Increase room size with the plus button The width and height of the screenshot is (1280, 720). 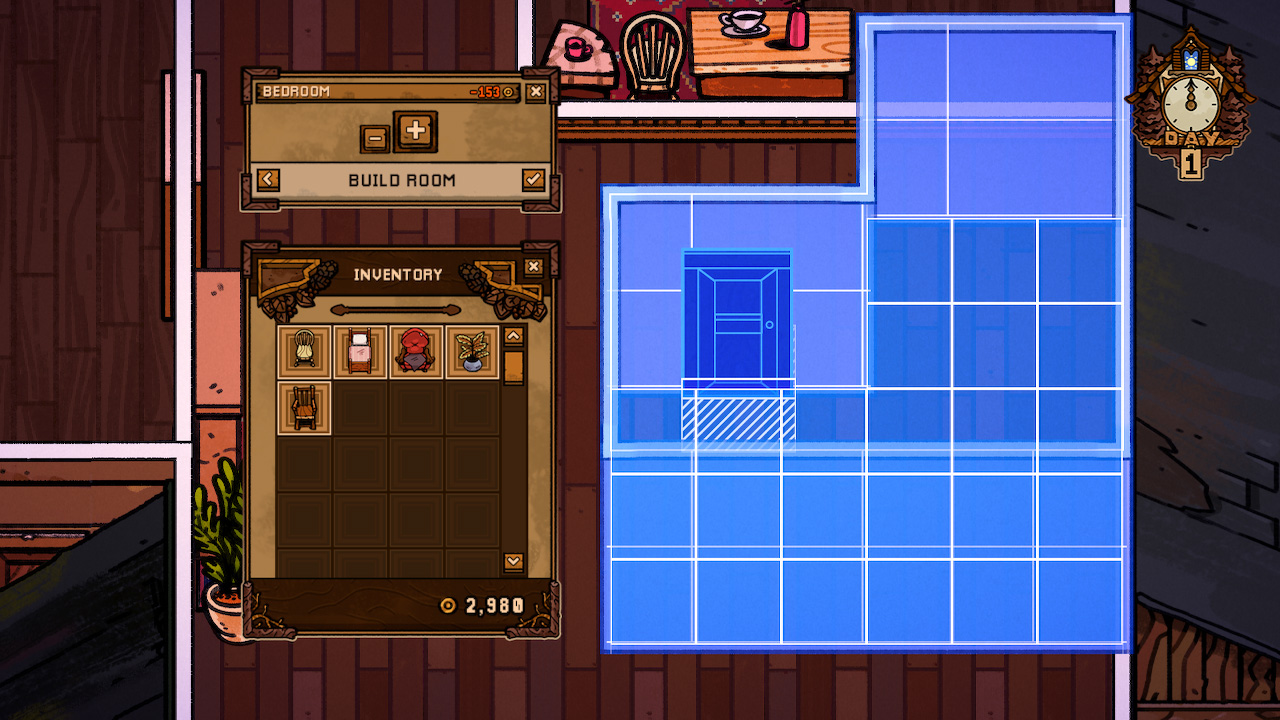pos(415,131)
